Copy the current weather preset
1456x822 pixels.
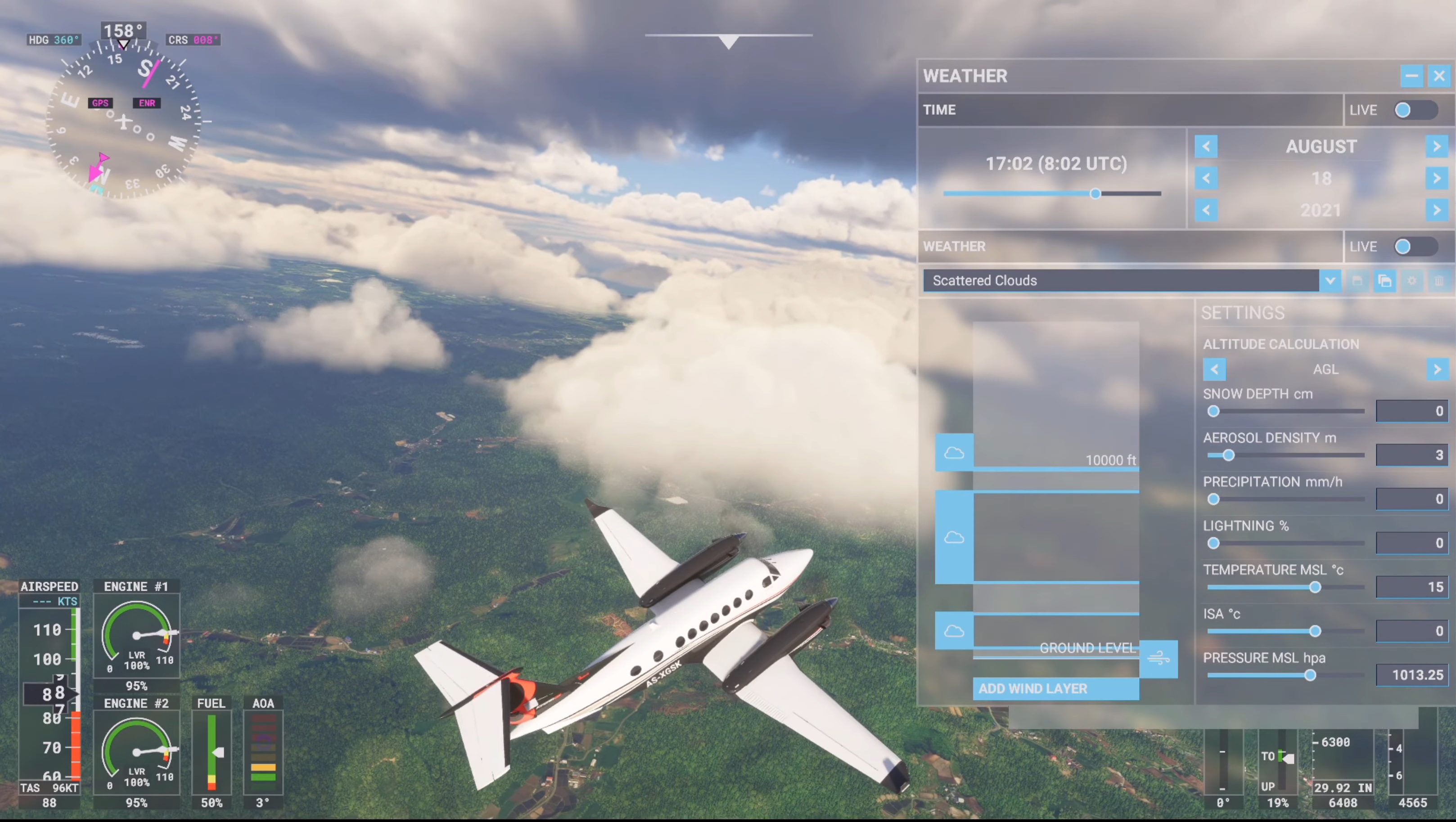(1384, 281)
